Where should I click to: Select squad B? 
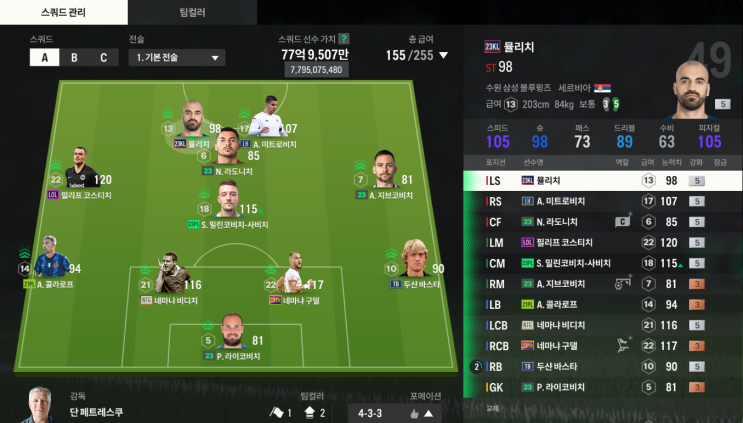(x=74, y=57)
